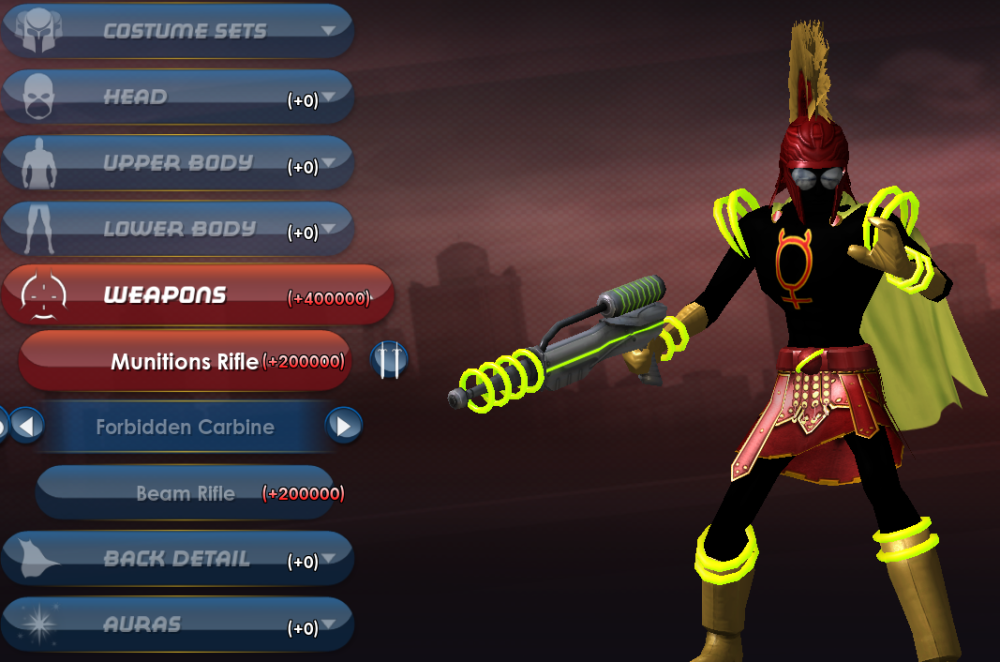This screenshot has height=662, width=1000.
Task: Open the Head costume section
Action: tap(180, 97)
